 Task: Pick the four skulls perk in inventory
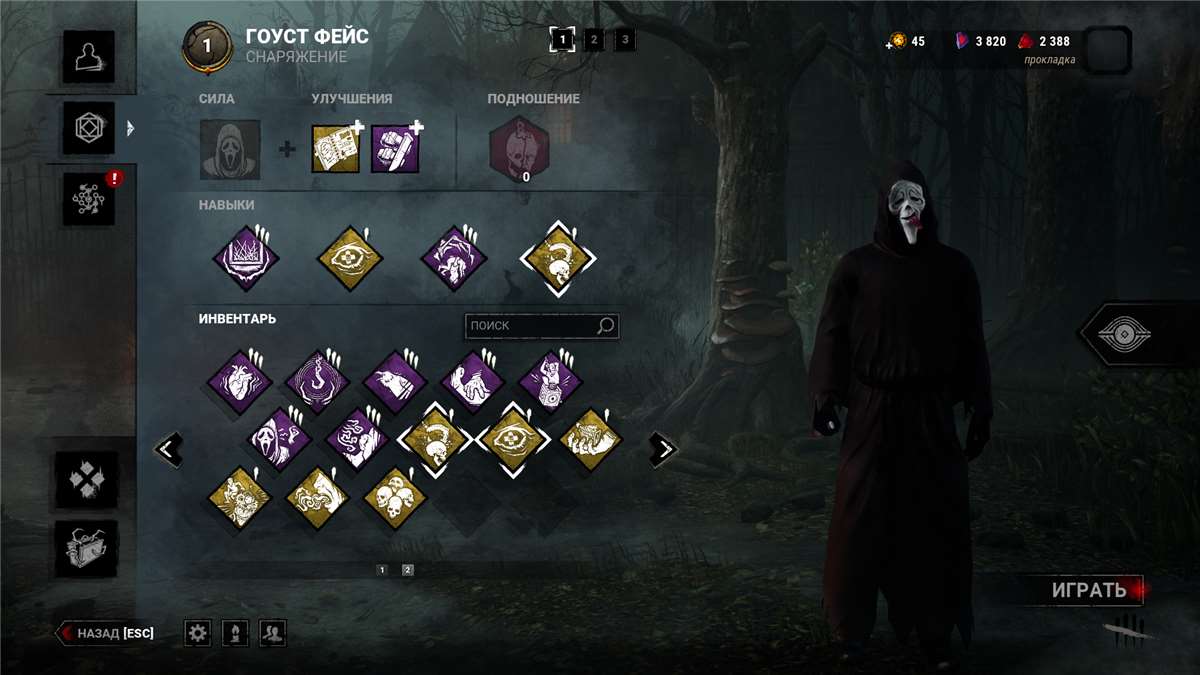[395, 497]
